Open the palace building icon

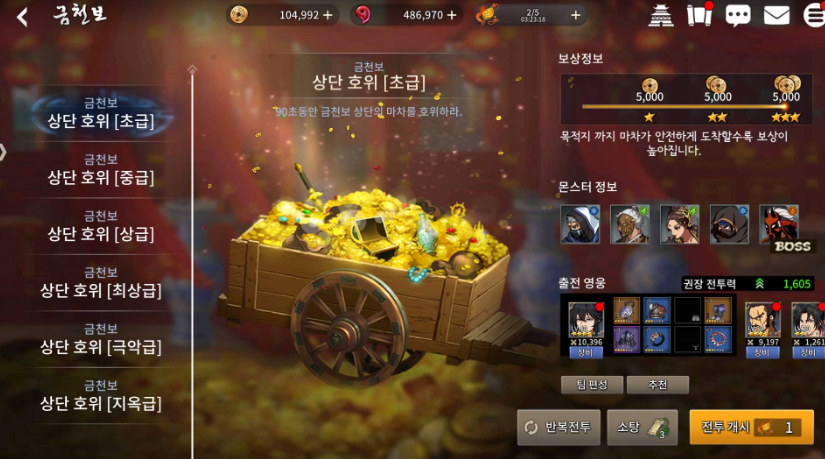(662, 15)
